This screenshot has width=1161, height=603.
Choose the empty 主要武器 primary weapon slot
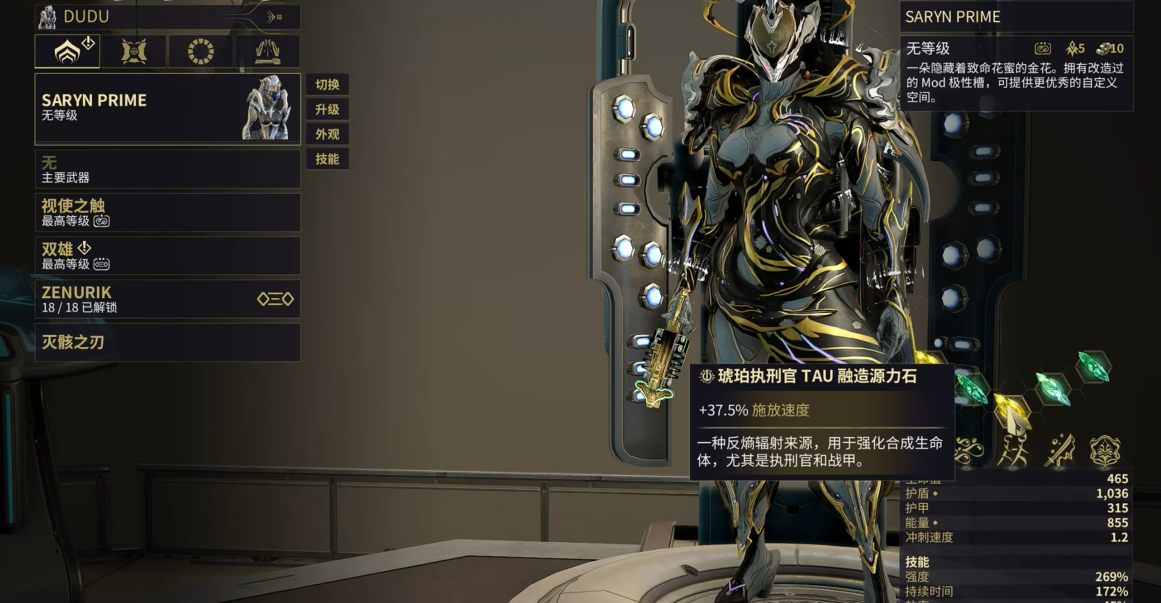[x=167, y=169]
